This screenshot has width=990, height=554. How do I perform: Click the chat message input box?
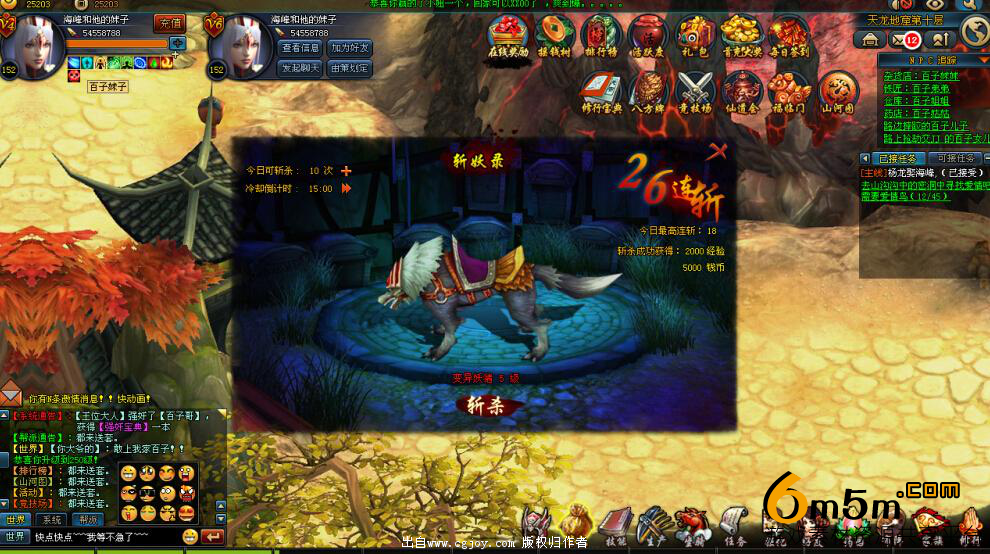[105, 537]
